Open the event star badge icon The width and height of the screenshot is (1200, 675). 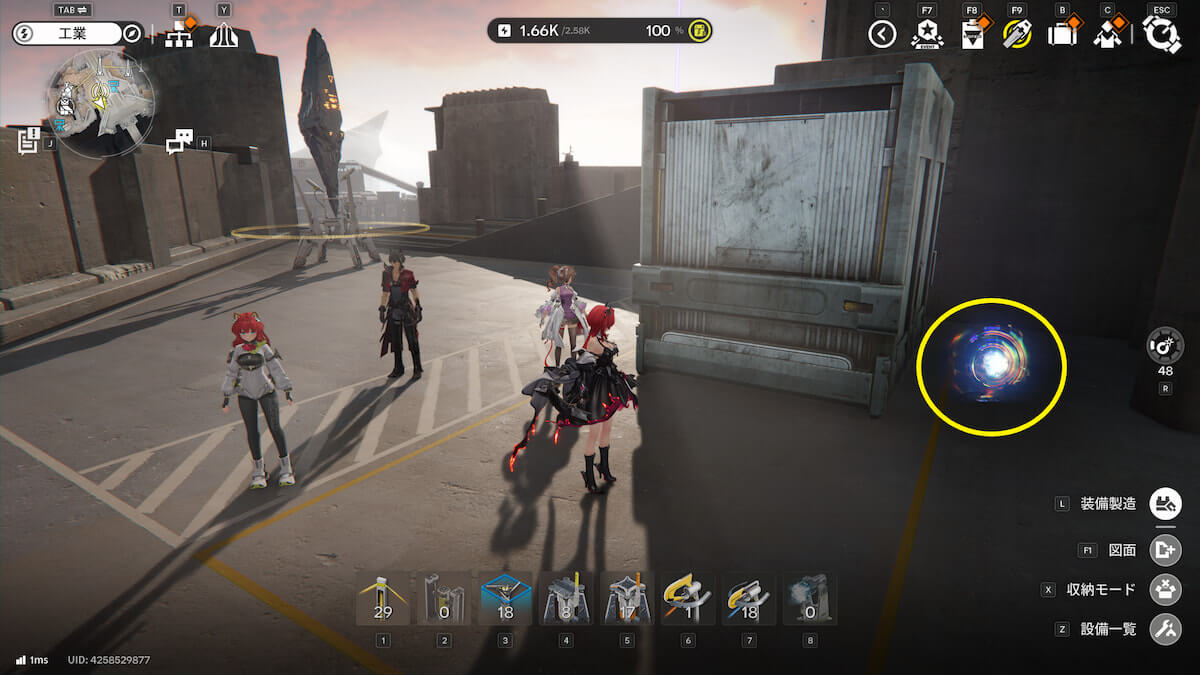tap(927, 35)
